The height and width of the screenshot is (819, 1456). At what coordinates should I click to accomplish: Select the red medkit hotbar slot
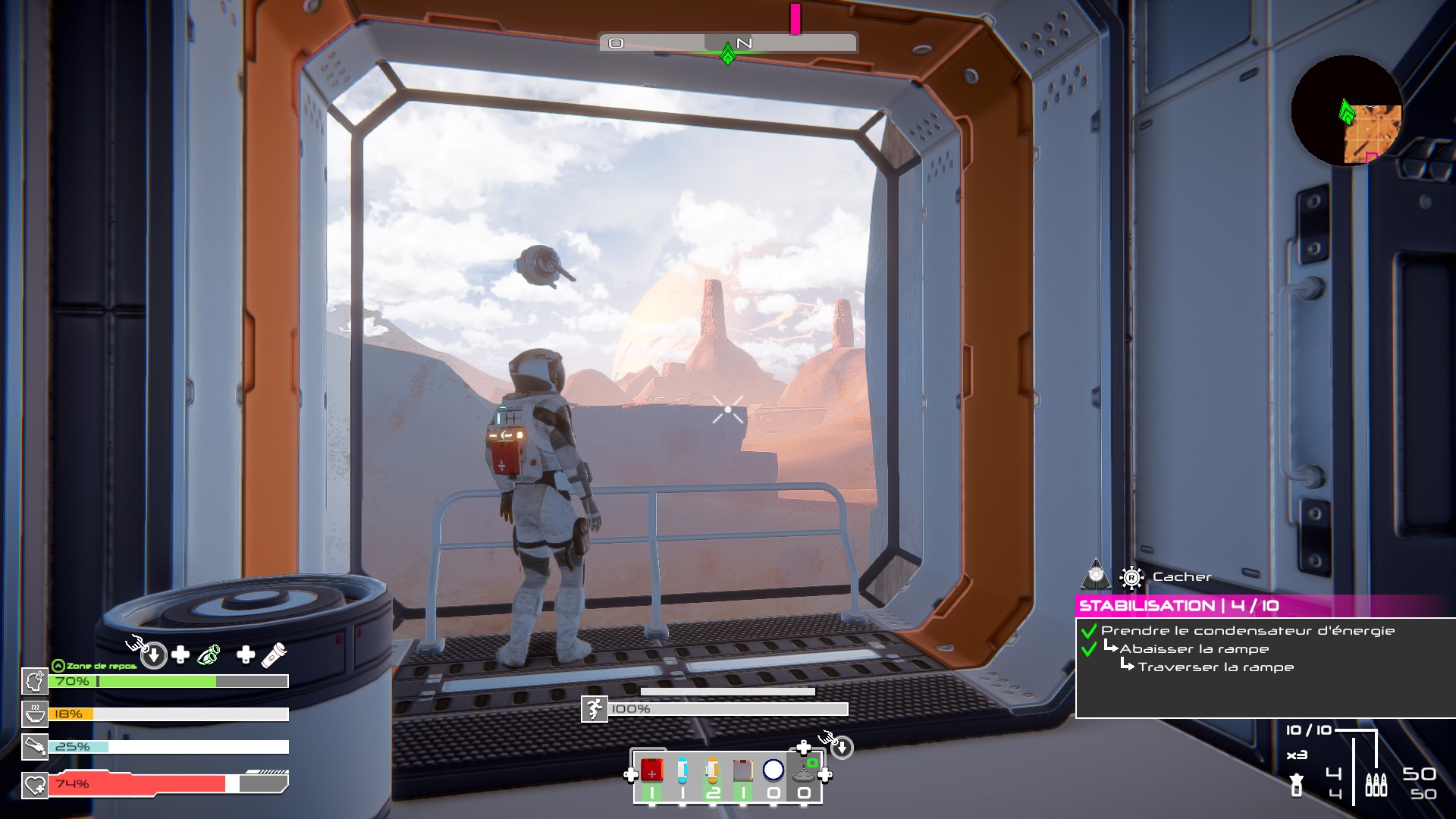click(x=651, y=770)
